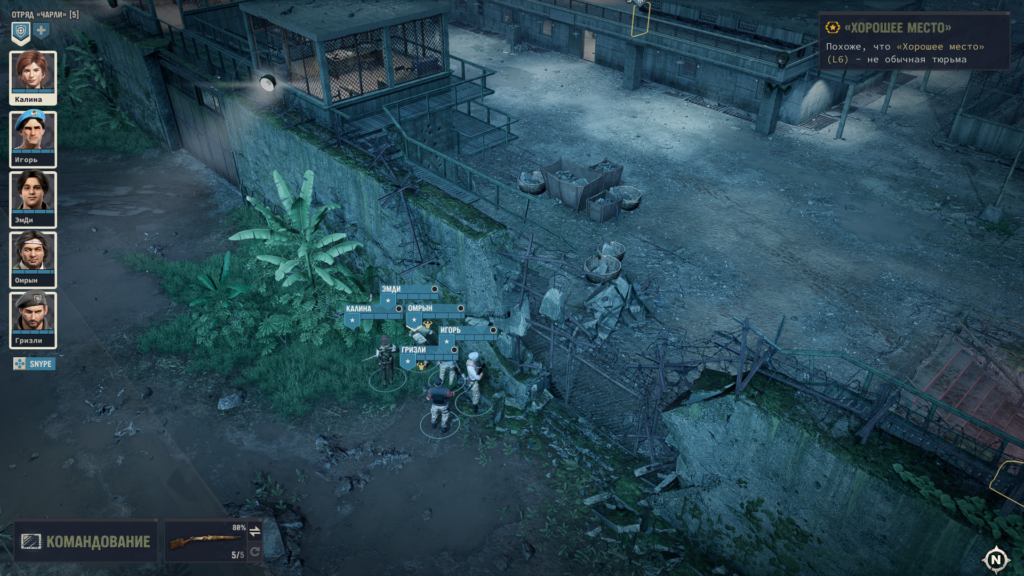The height and width of the screenshot is (576, 1024).
Task: Pick the Омрын mercenary portrait
Action: pyautogui.click(x=33, y=256)
